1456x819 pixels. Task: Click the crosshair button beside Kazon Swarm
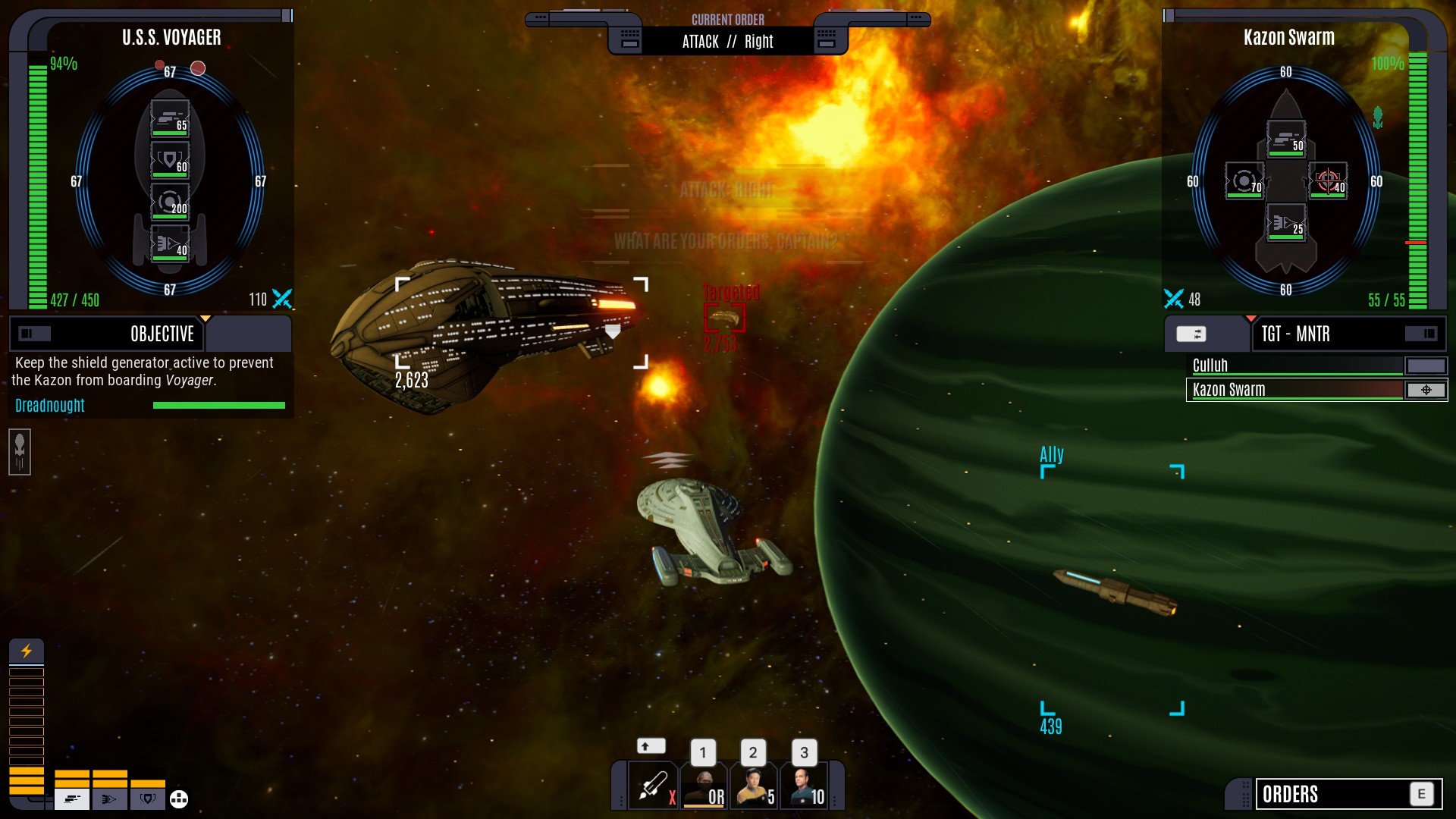click(x=1426, y=390)
